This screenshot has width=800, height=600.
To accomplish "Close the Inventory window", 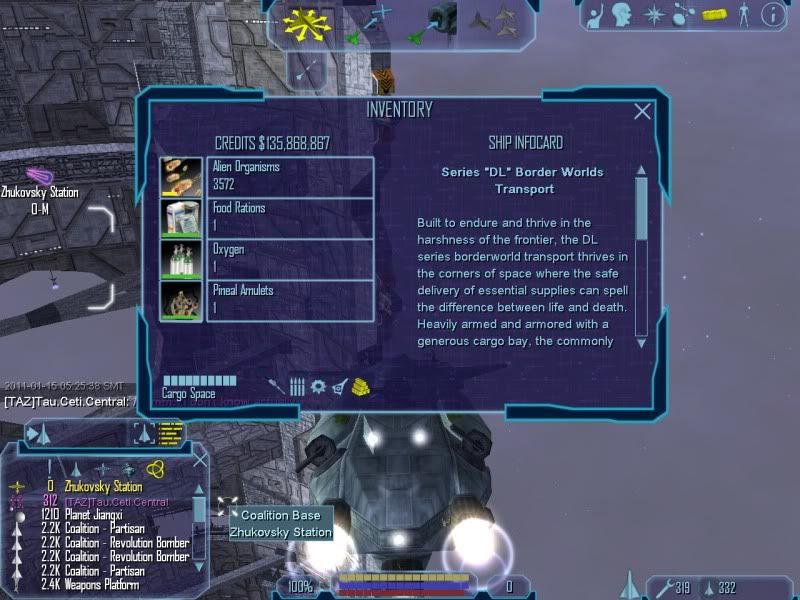I will [643, 112].
